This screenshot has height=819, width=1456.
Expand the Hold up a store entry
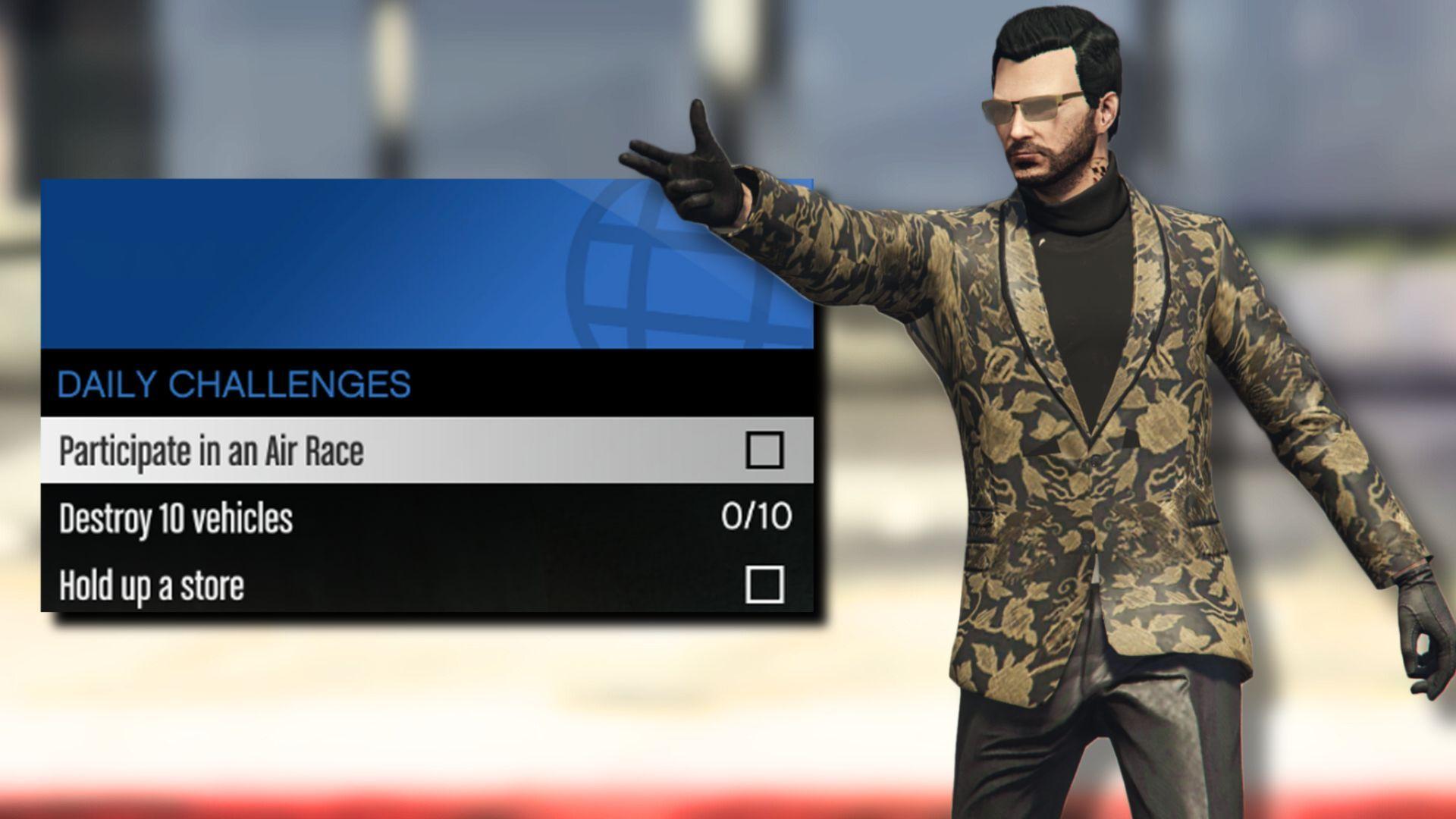303,584
